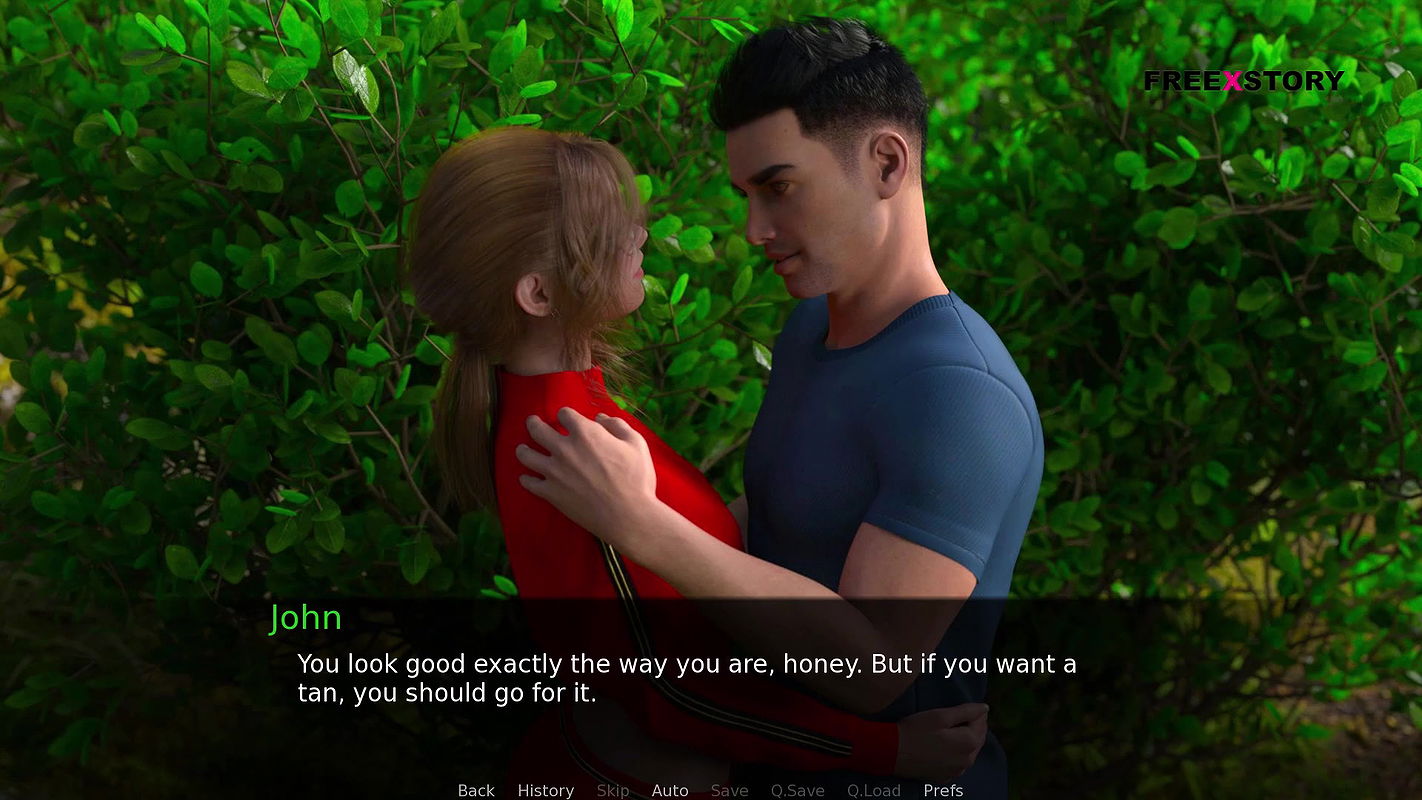The image size is (1422, 800).
Task: Turn on auto text advance
Action: pyautogui.click(x=670, y=790)
